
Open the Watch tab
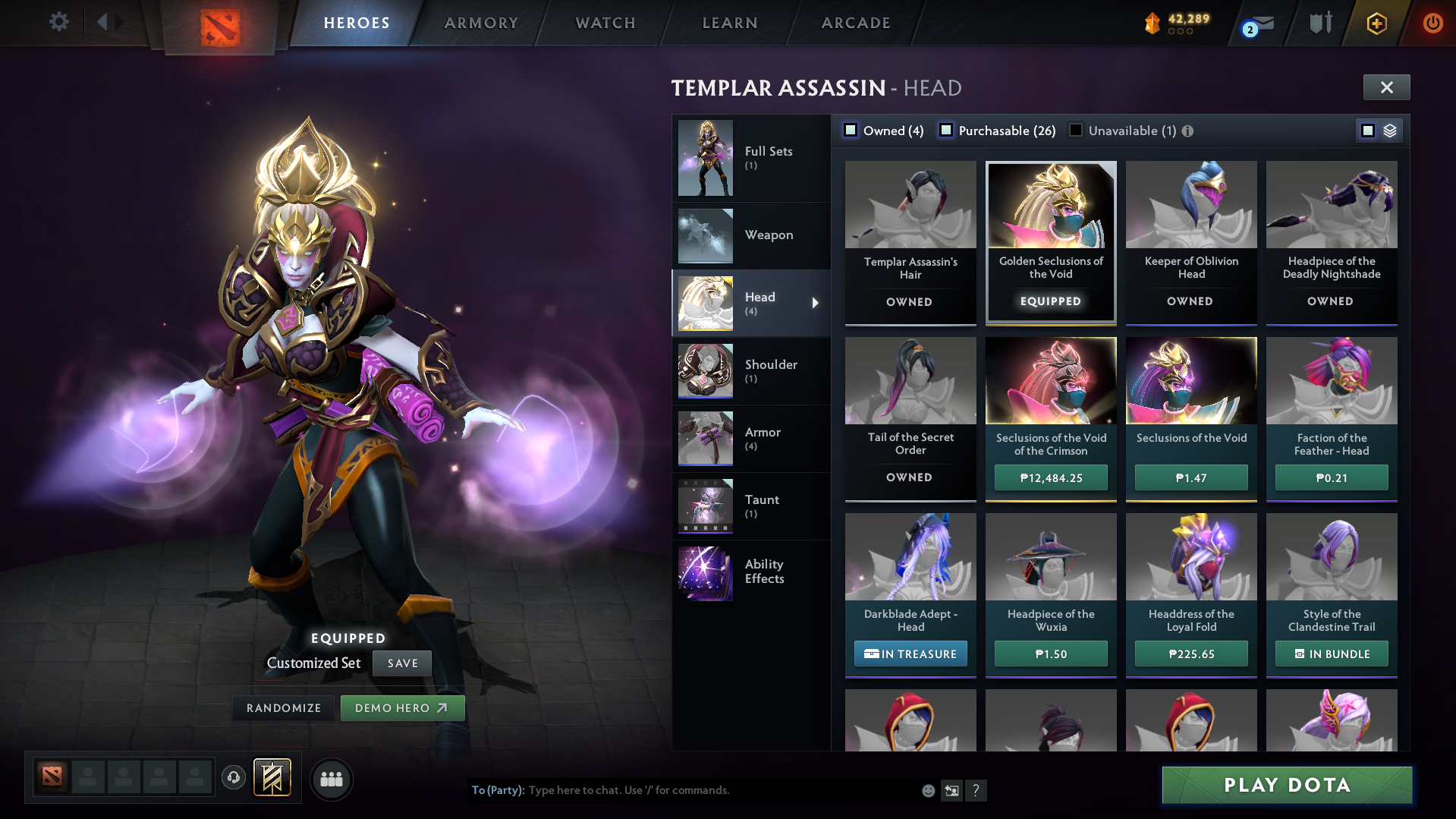[605, 23]
